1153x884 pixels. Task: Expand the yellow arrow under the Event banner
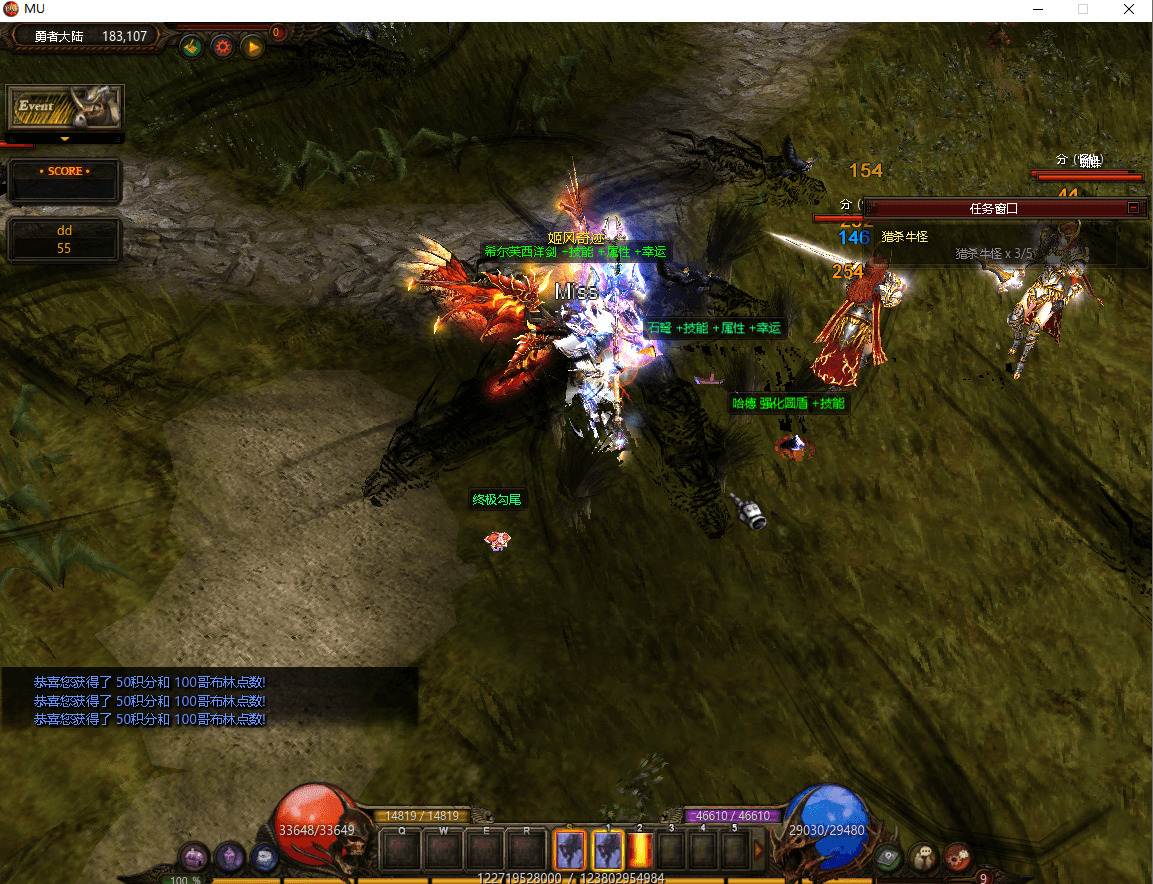pyautogui.click(x=65, y=139)
